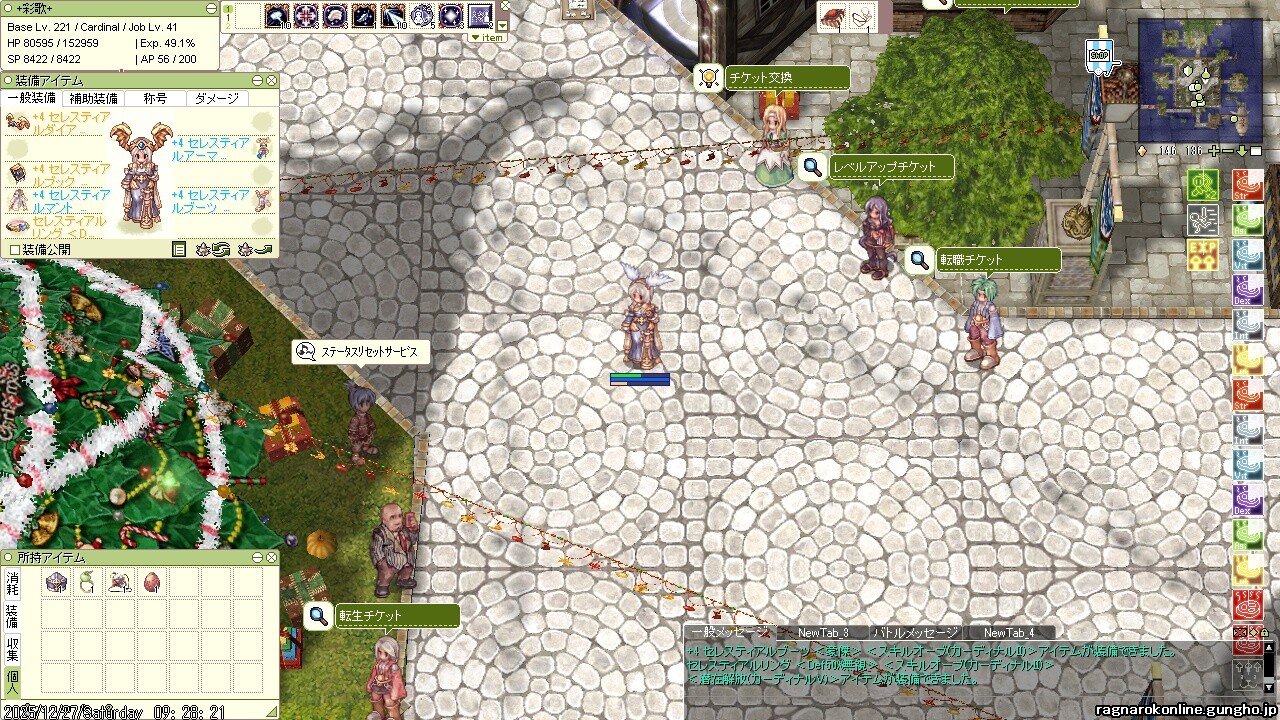Activate the light beam skill on hotbar
Image resolution: width=1280 pixels, height=720 pixels.
pos(393,16)
